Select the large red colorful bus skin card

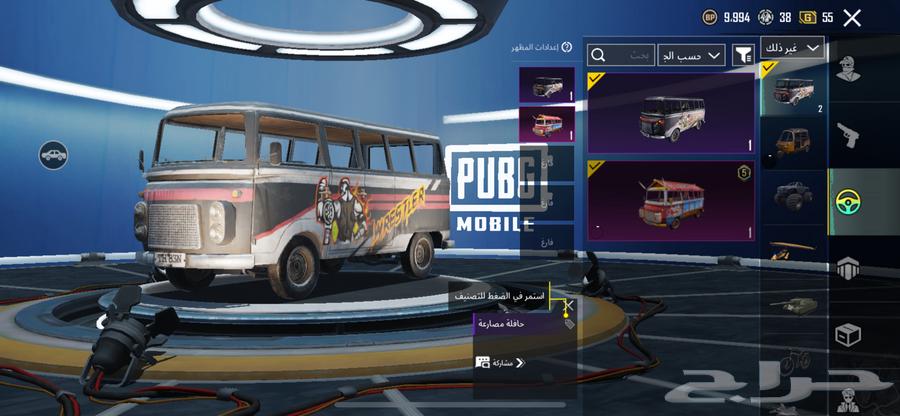pyautogui.click(x=671, y=200)
